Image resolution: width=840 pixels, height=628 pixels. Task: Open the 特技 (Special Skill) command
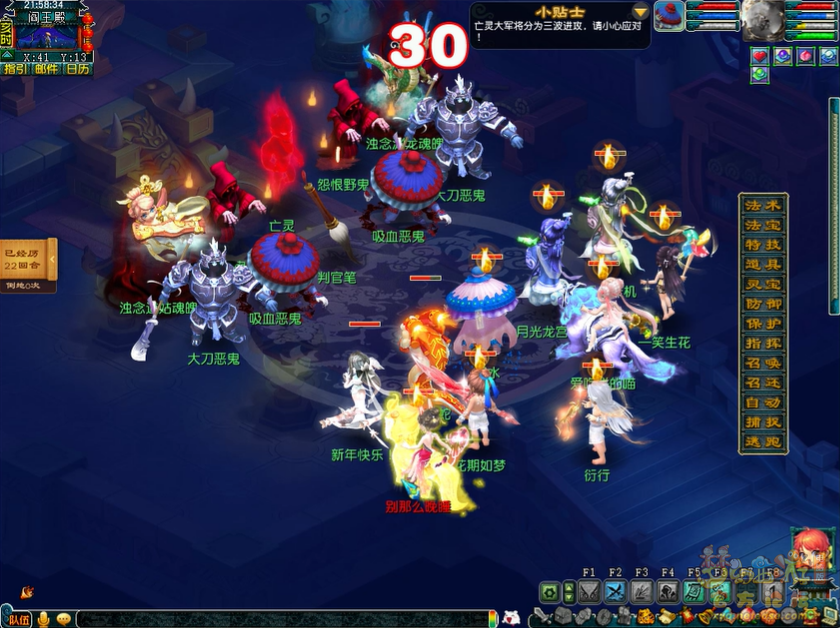click(764, 244)
